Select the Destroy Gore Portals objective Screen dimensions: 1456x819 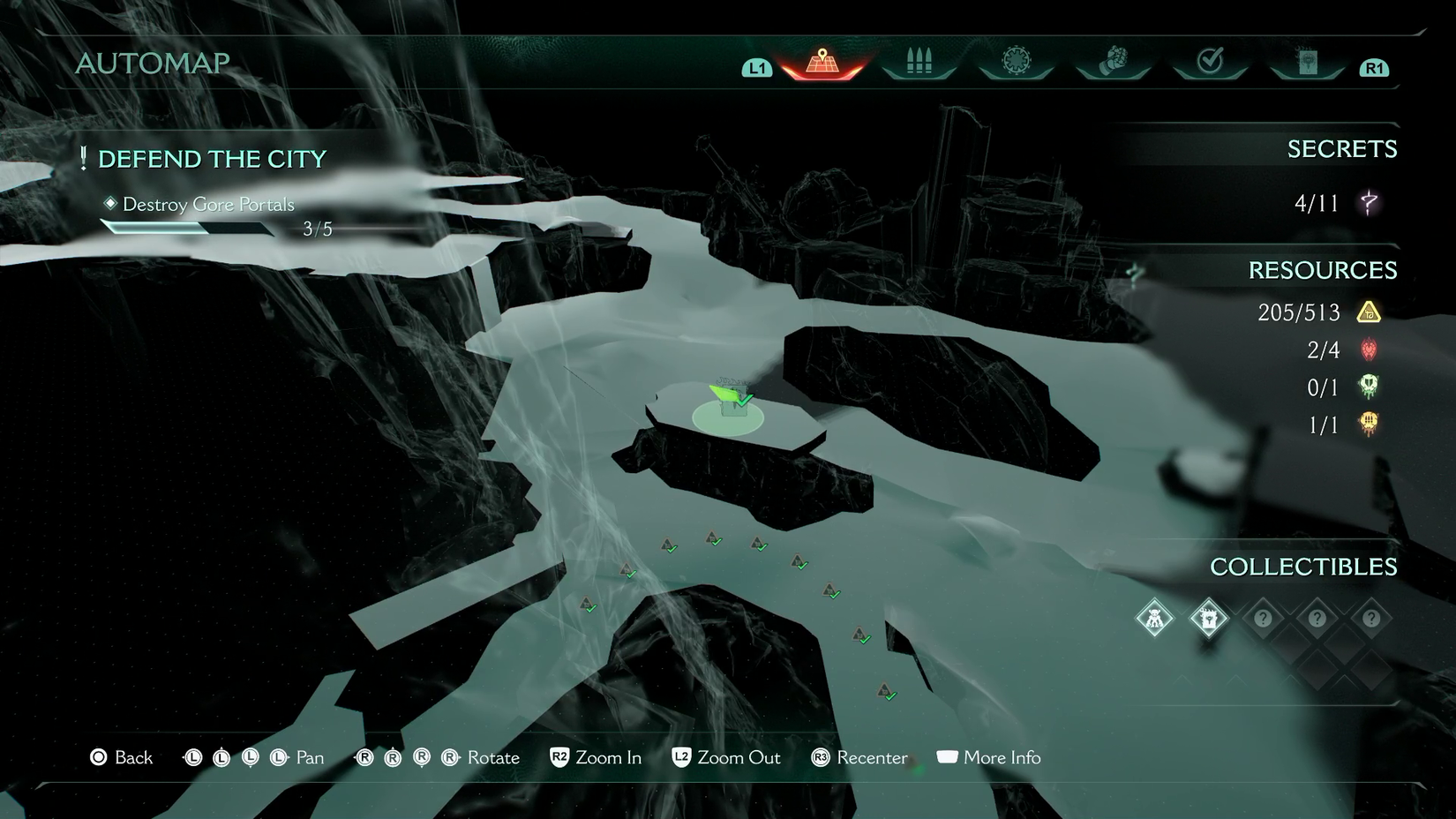(x=208, y=205)
